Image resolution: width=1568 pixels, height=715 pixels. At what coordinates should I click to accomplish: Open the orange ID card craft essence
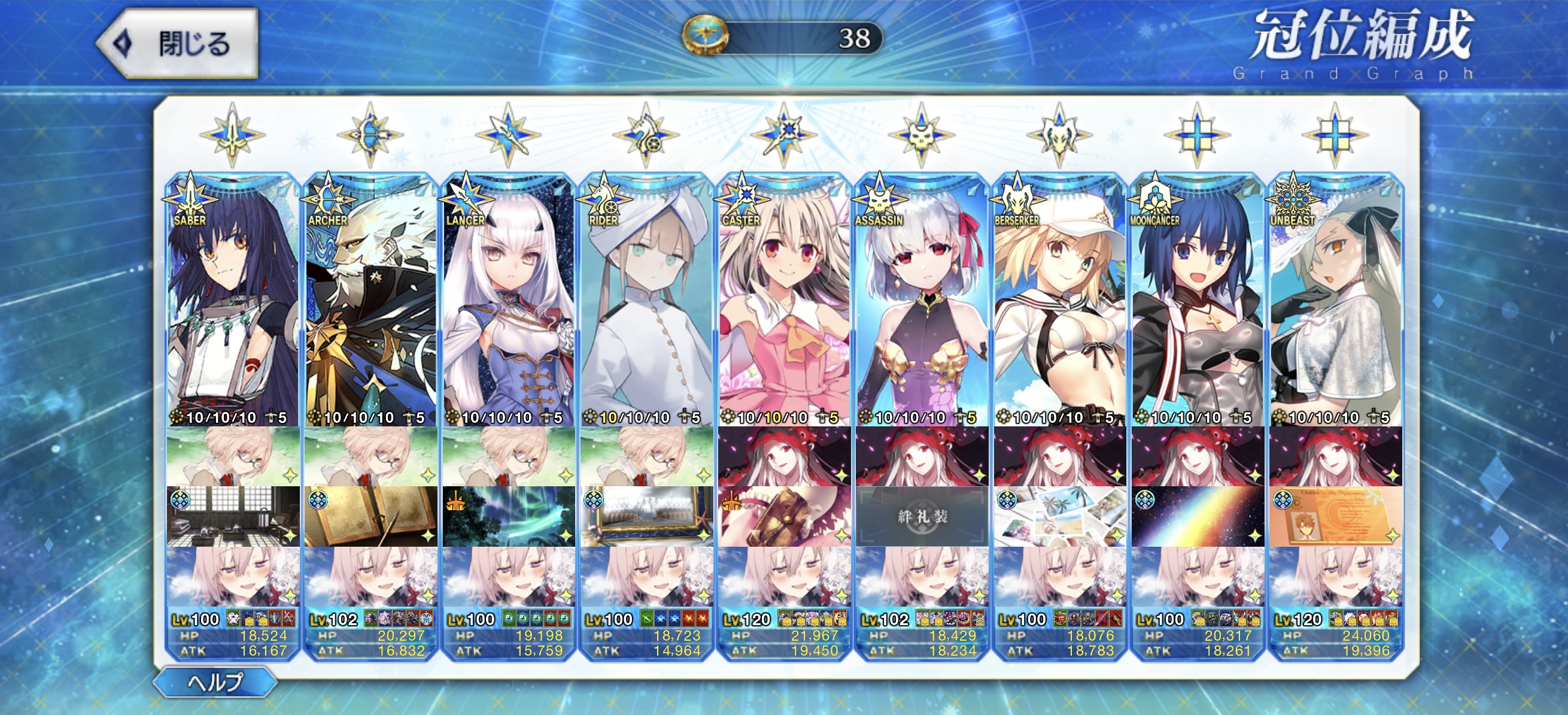(x=1335, y=516)
